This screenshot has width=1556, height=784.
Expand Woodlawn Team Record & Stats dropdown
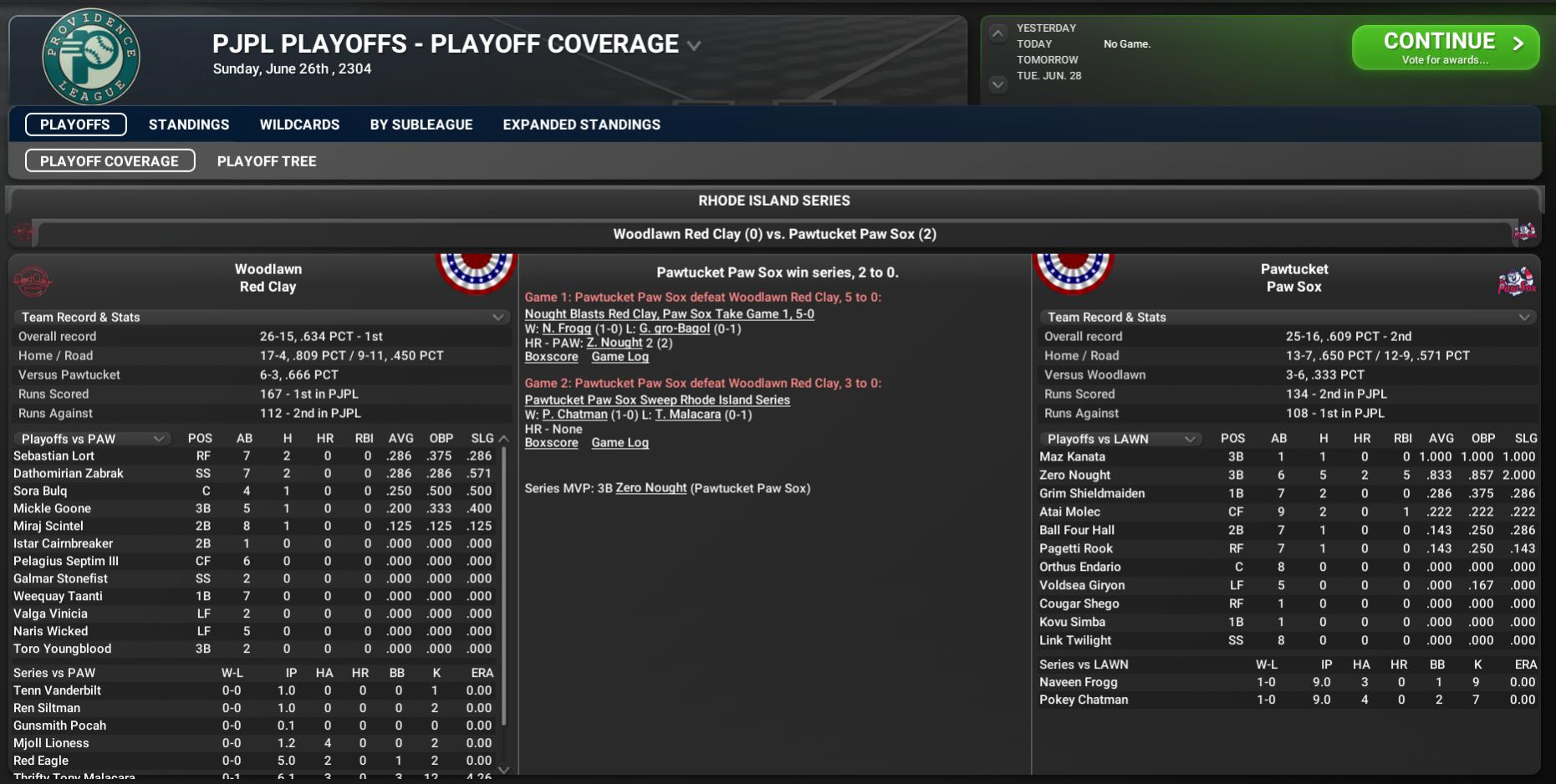coord(263,317)
